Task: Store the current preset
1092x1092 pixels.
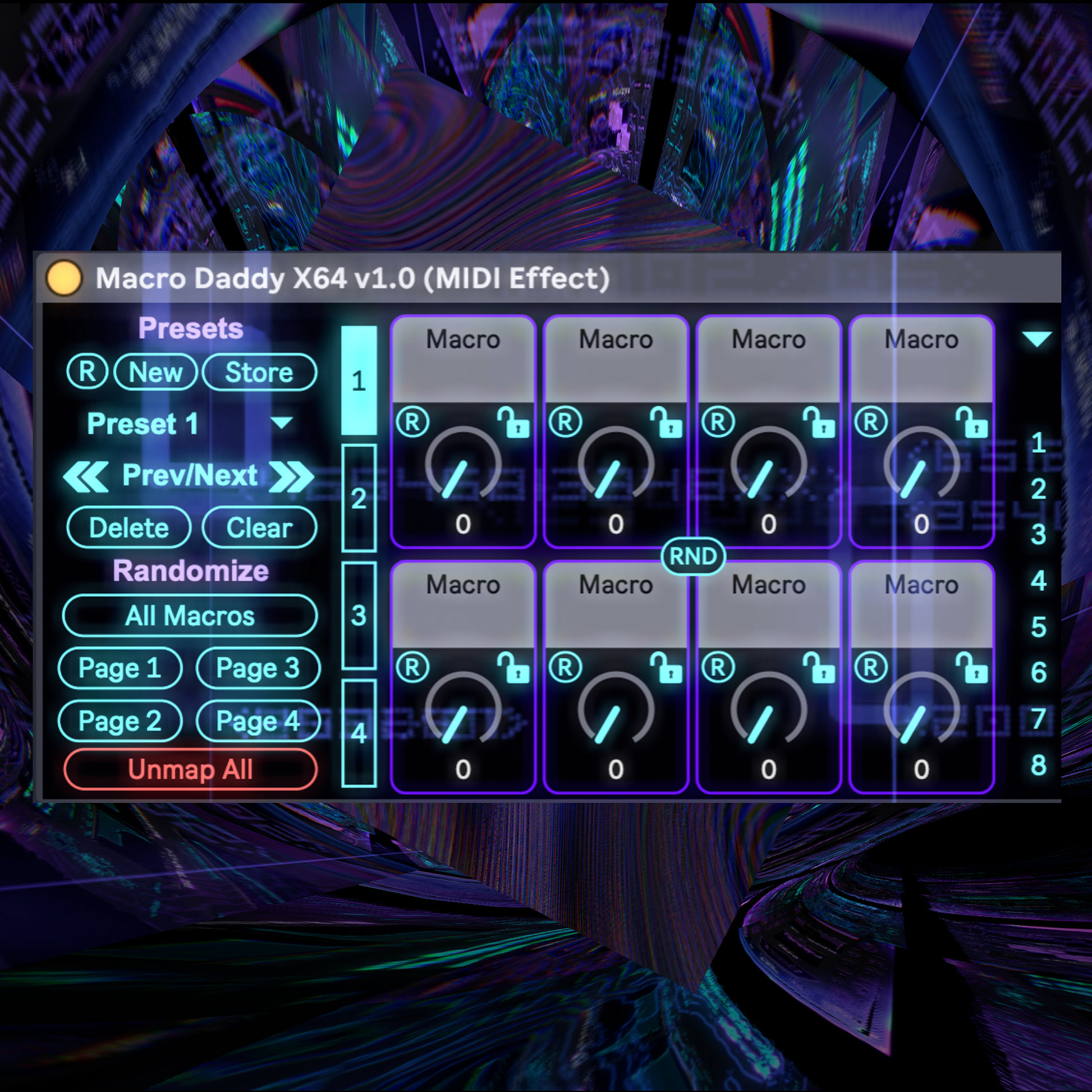Action: 259,373
